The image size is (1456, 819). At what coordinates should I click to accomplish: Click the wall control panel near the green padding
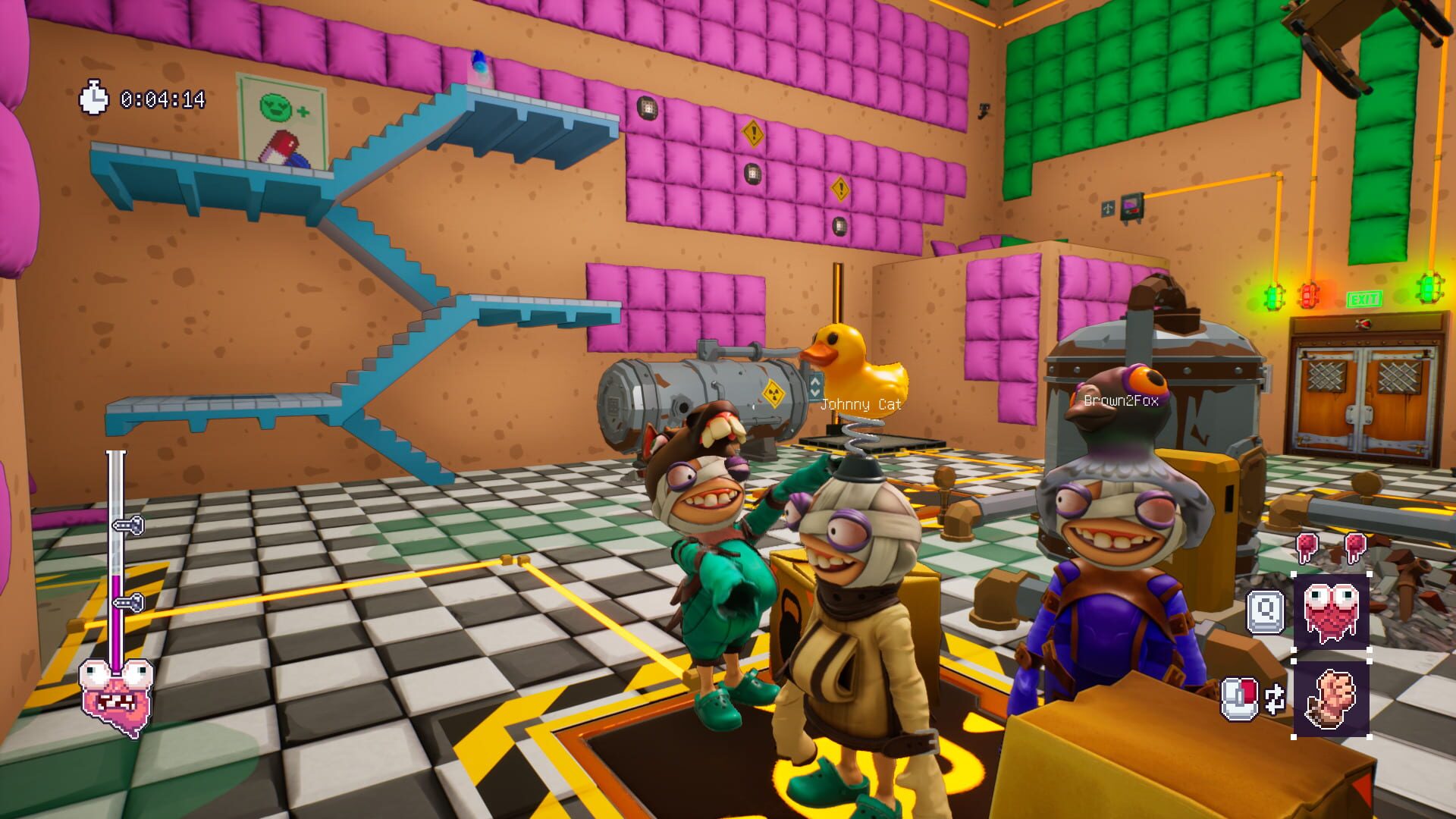click(x=1131, y=207)
